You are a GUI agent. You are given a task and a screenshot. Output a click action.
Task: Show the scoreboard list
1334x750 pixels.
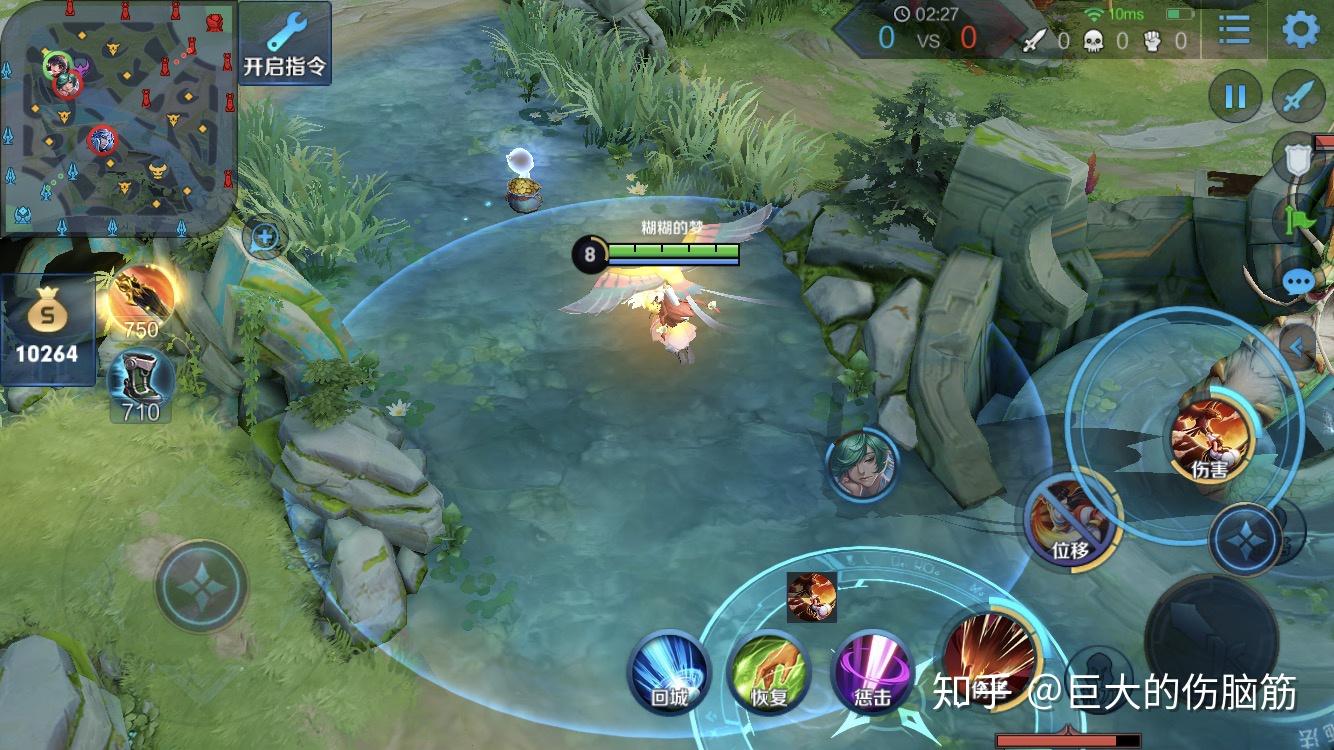coord(1235,30)
